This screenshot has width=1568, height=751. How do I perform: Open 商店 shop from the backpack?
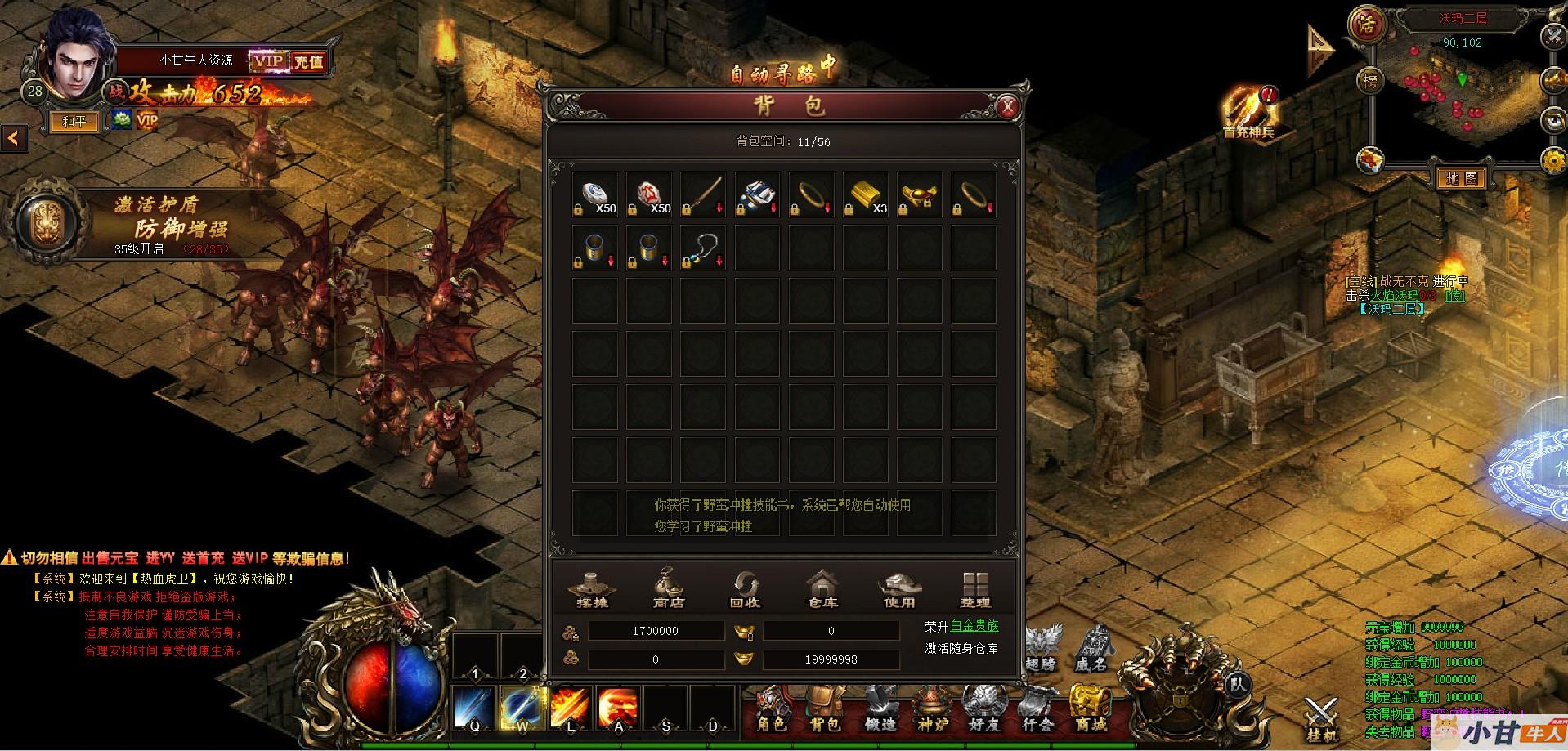click(669, 589)
